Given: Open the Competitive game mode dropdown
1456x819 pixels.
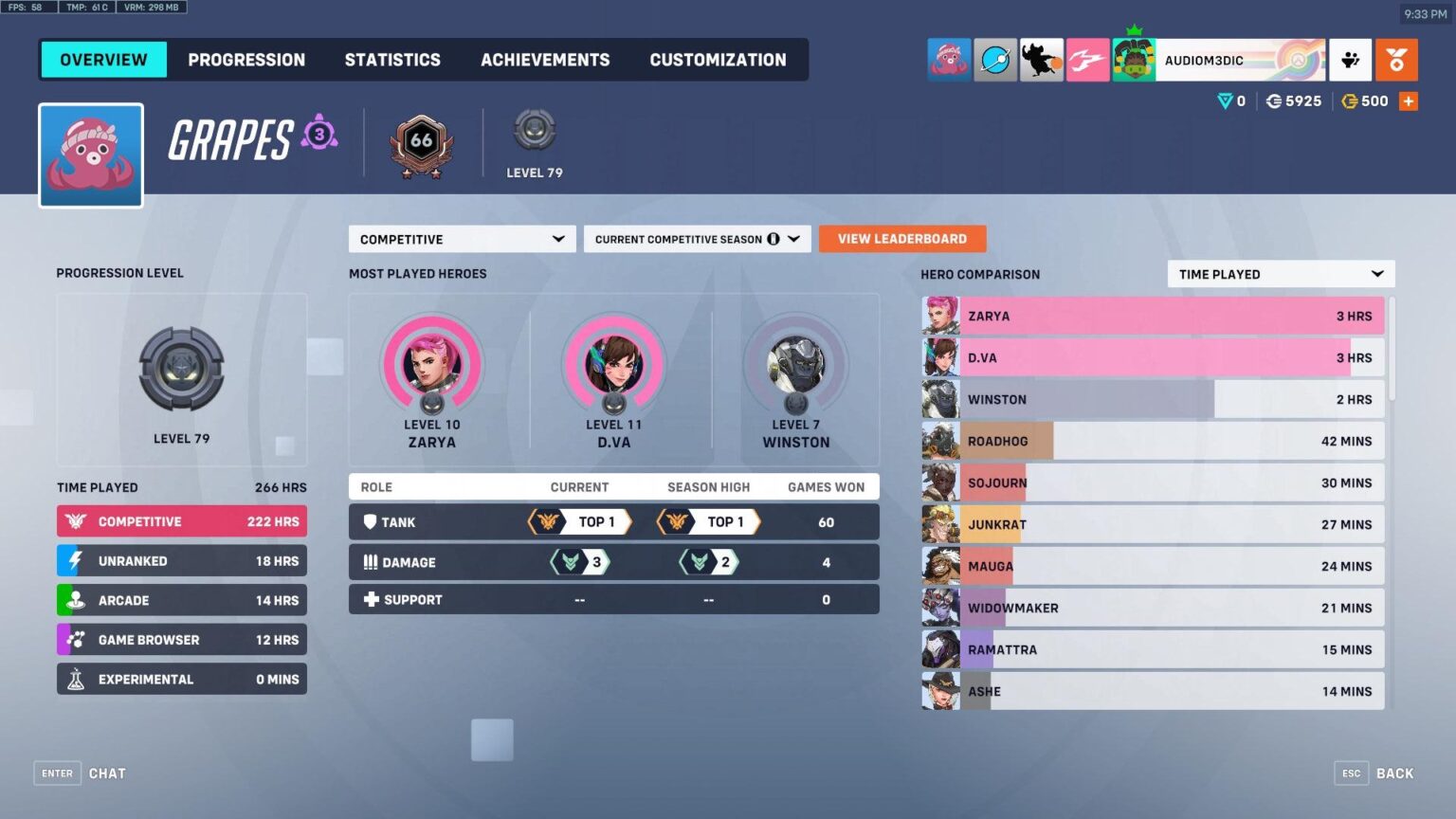Looking at the screenshot, I should (x=462, y=239).
